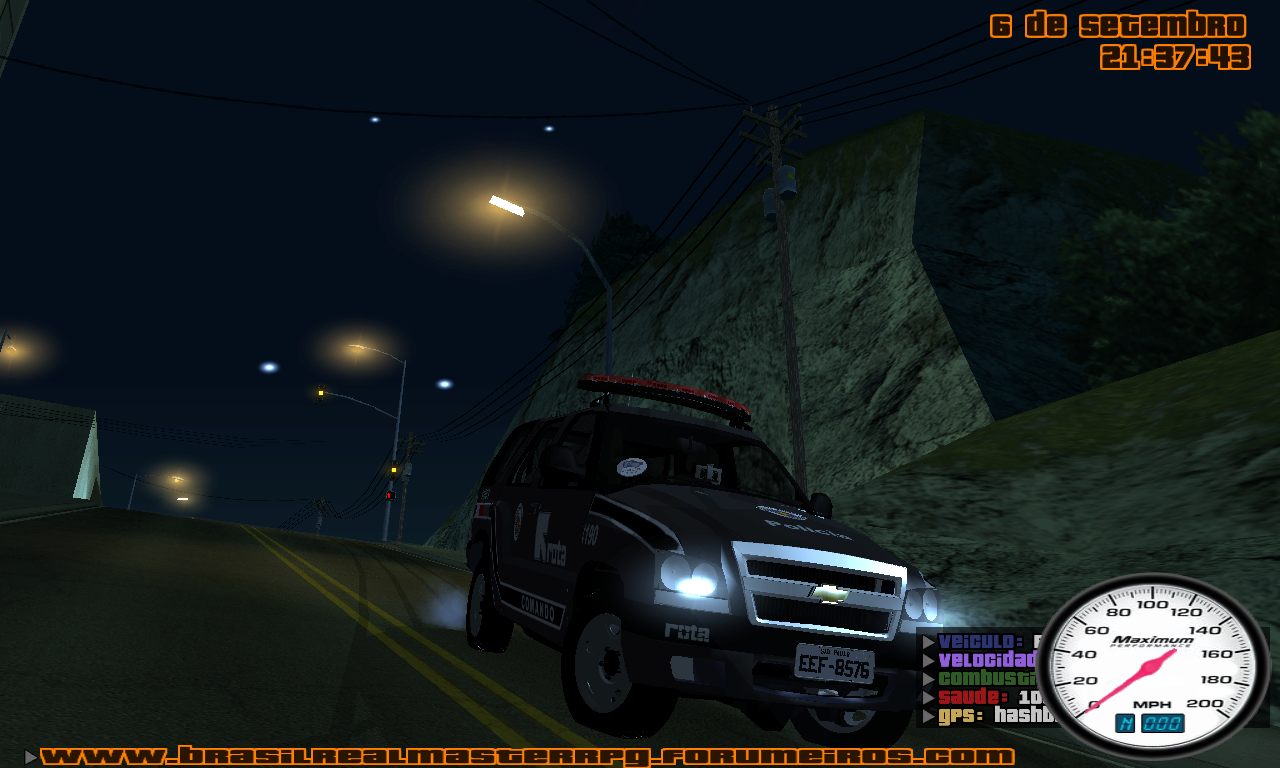
Task: Click the MPH label inside the speedometer
Action: [x=1152, y=703]
